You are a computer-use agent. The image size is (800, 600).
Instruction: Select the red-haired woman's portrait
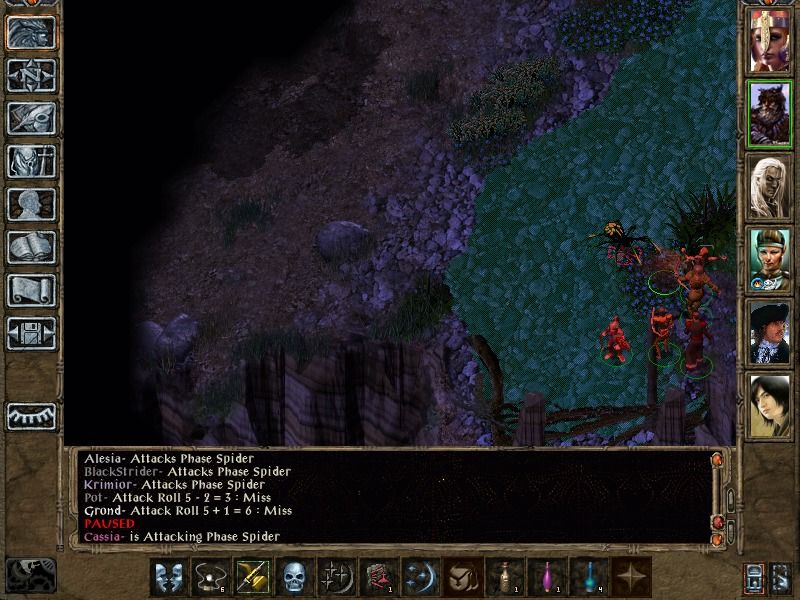coord(771,40)
